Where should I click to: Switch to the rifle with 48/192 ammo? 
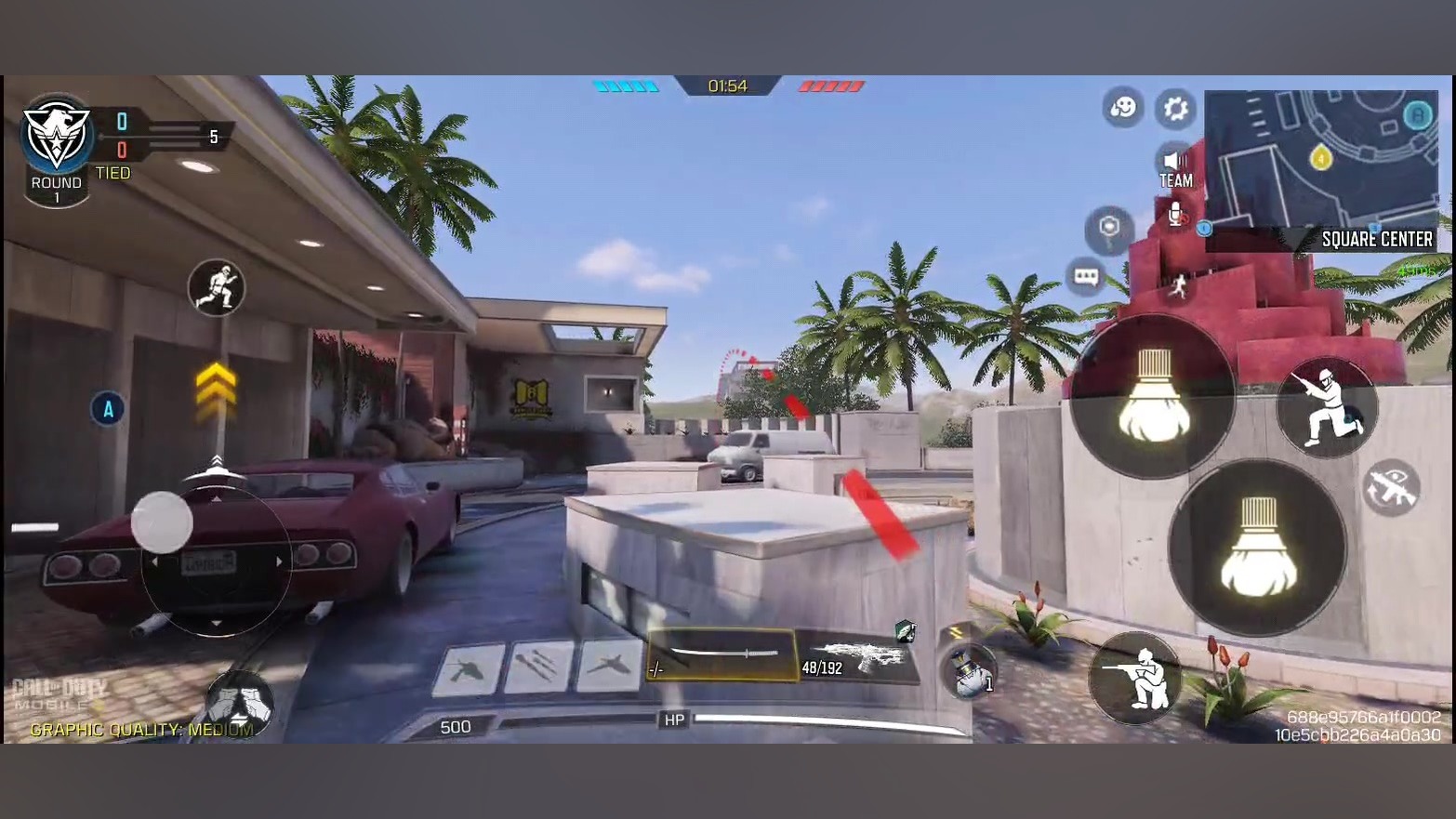[857, 658]
